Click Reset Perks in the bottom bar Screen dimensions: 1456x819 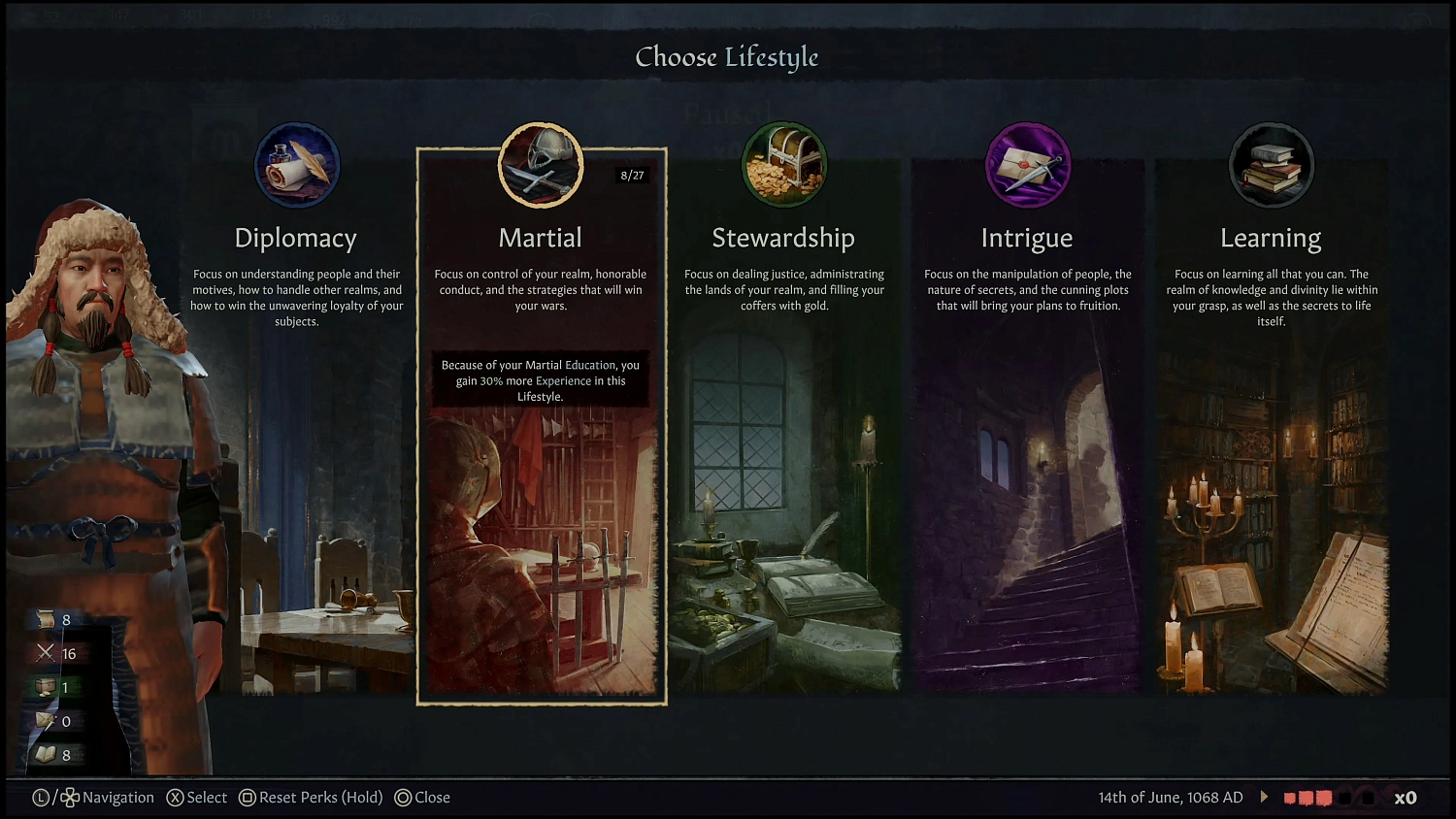tap(311, 797)
